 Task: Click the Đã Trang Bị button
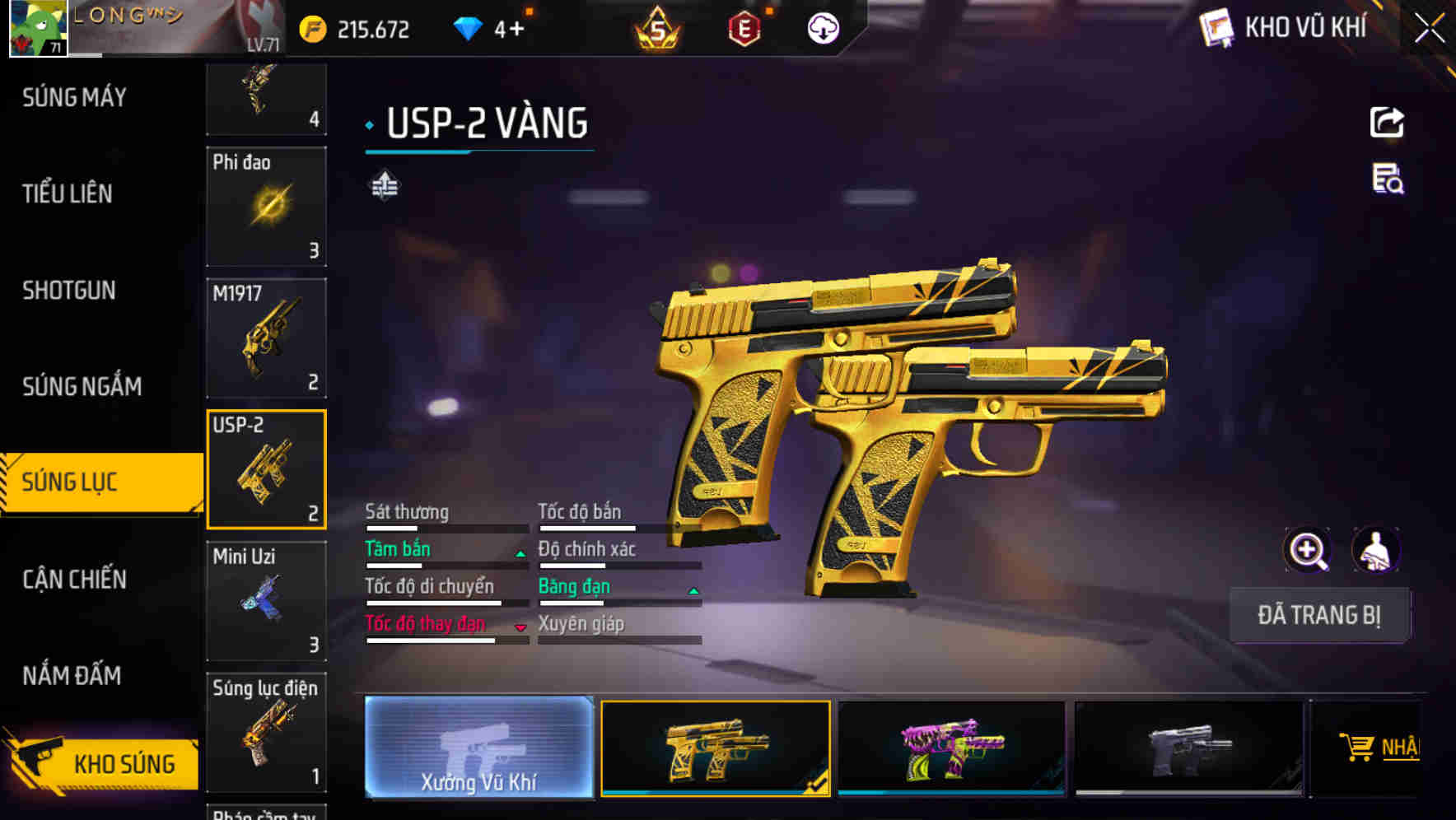(1319, 615)
